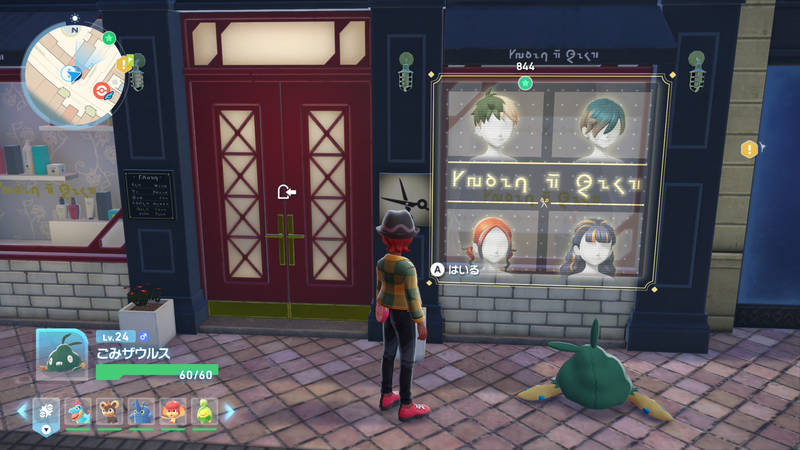Click the orange exclamation marker beside minimap
This screenshot has width=800, height=450.
click(x=124, y=64)
